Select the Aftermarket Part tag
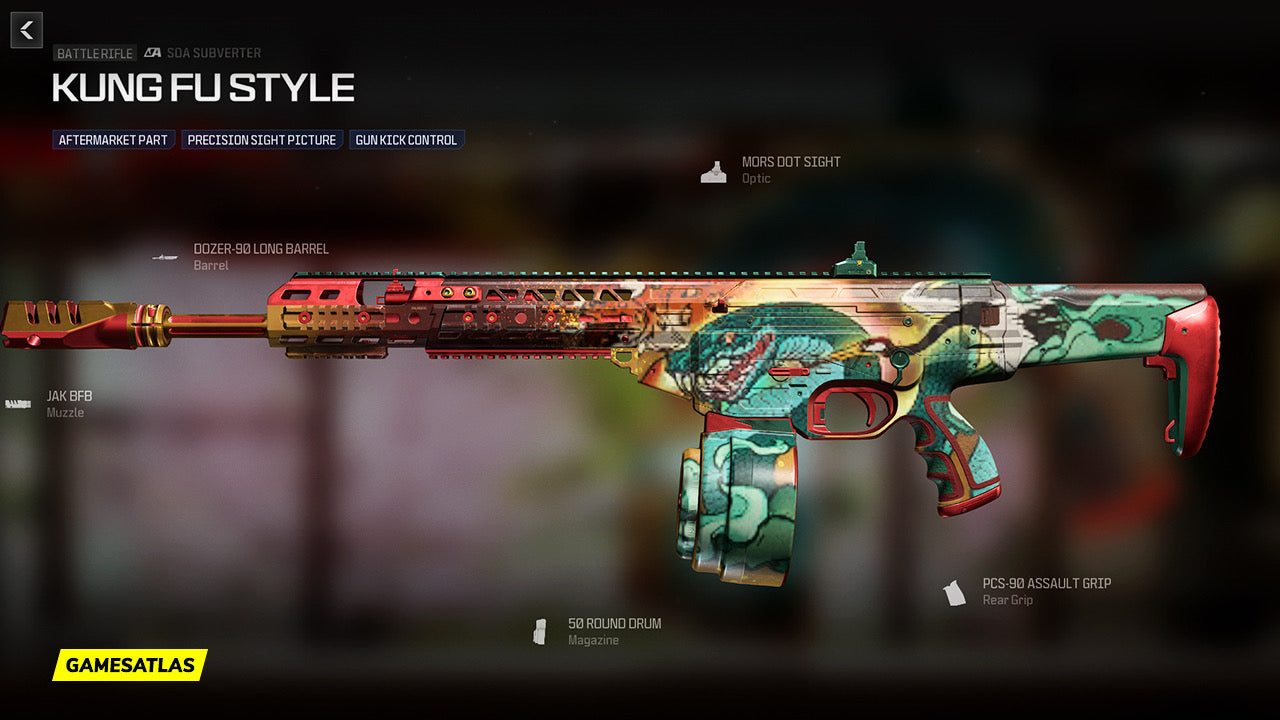Viewport: 1280px width, 720px height. pos(113,140)
